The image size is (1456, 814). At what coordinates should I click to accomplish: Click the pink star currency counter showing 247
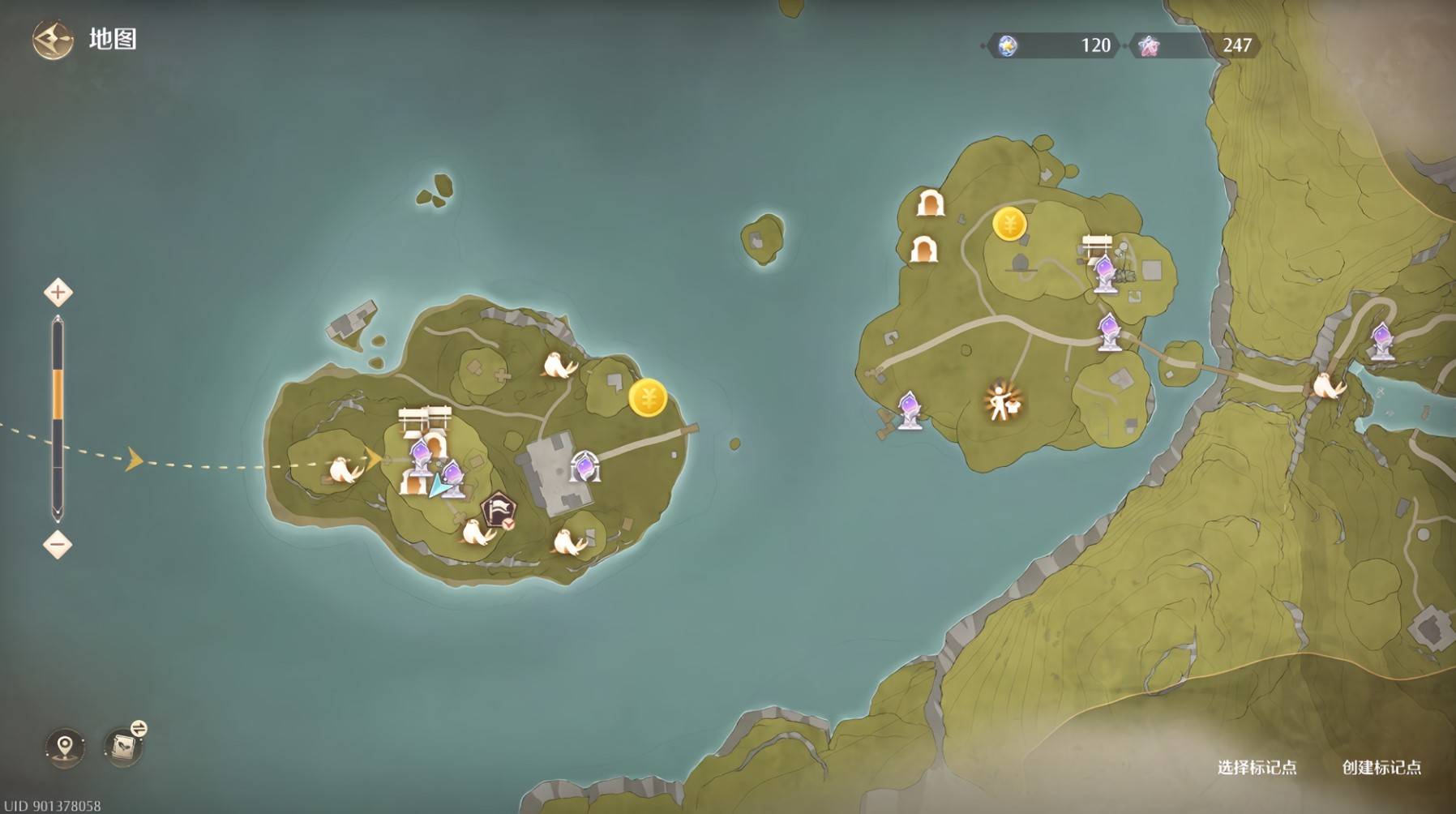pos(1198,45)
